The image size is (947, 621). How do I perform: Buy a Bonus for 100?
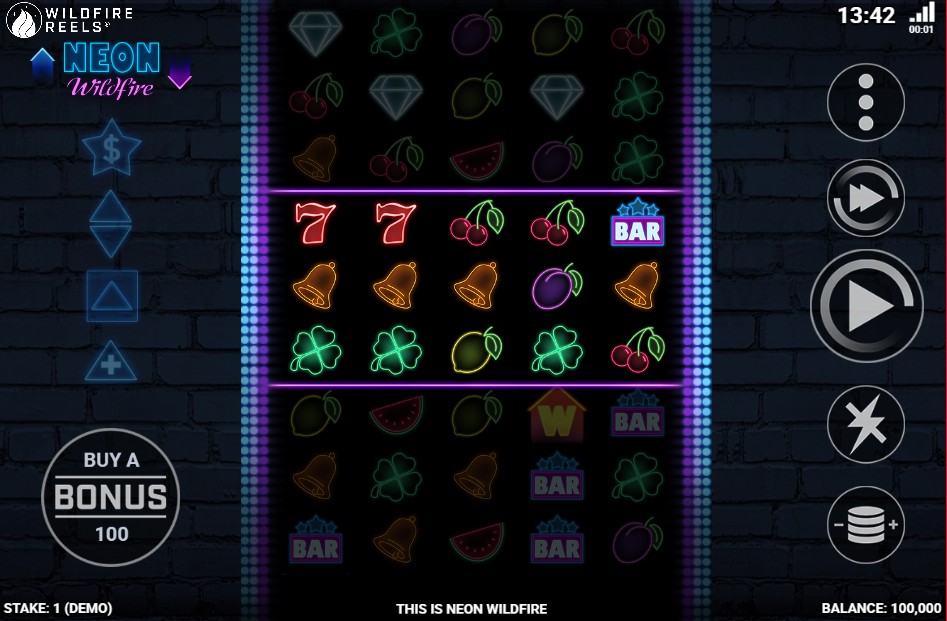pos(111,496)
